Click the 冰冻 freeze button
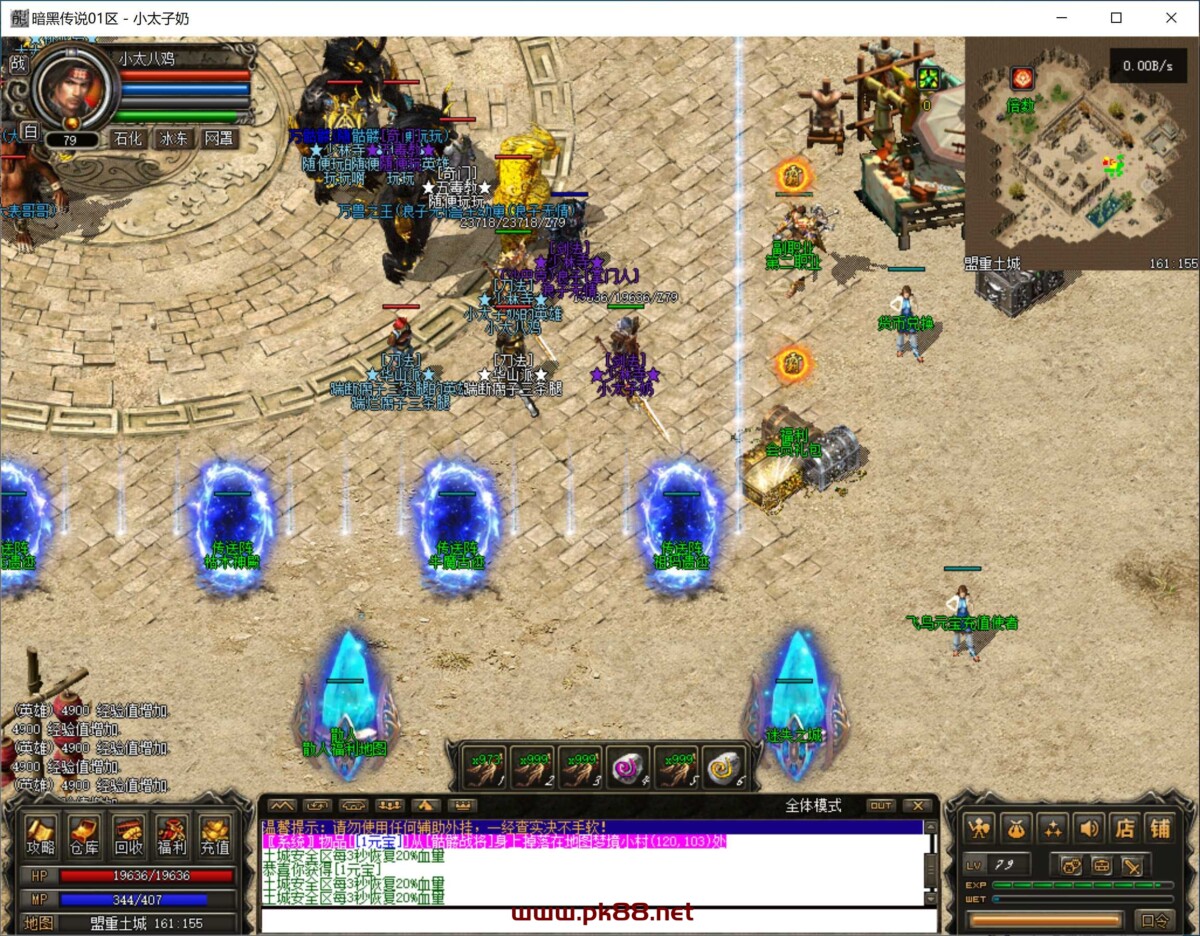Screen dimensions: 1200x936 [174, 139]
